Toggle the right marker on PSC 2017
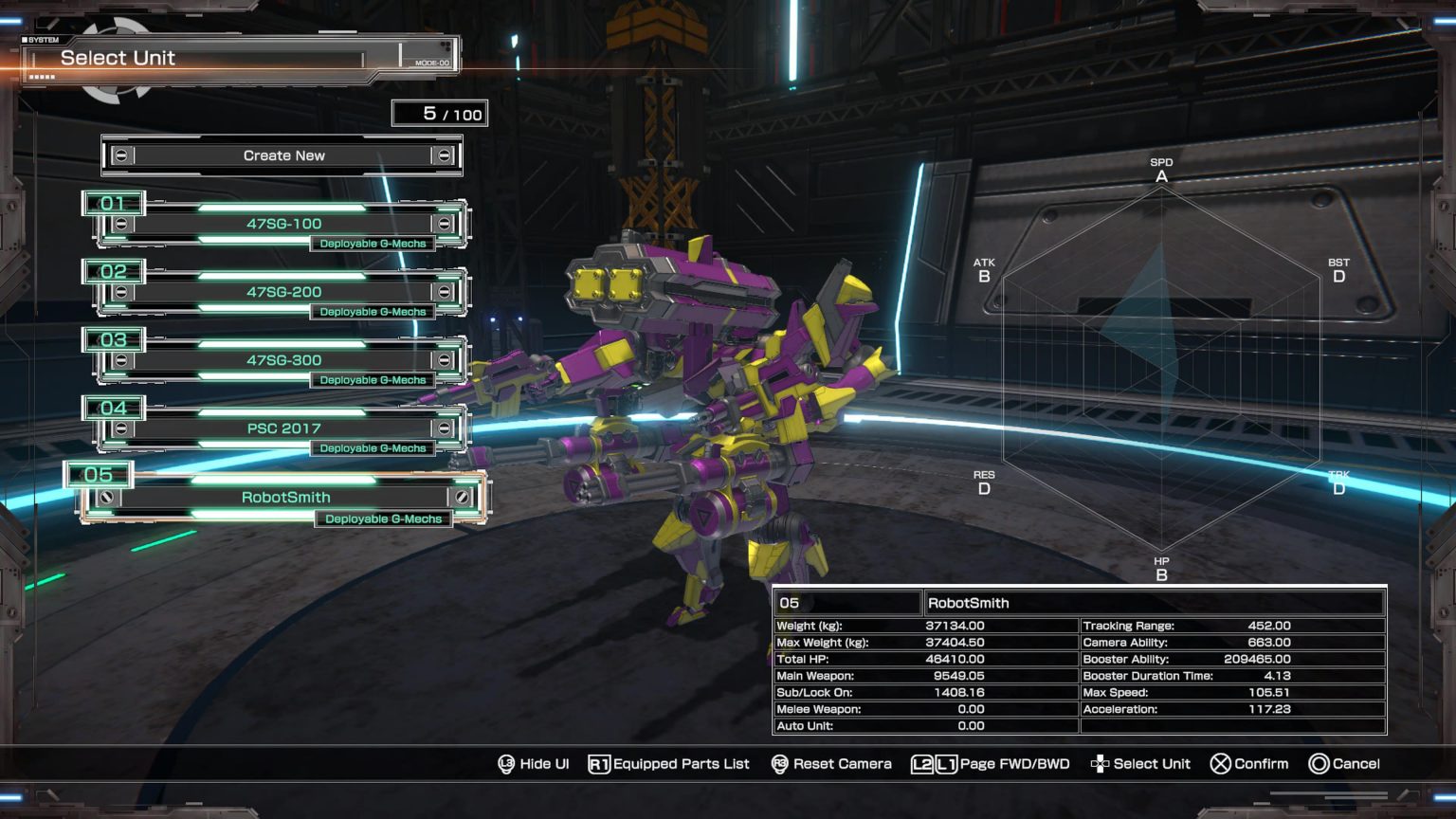The height and width of the screenshot is (819, 1456). [x=445, y=428]
